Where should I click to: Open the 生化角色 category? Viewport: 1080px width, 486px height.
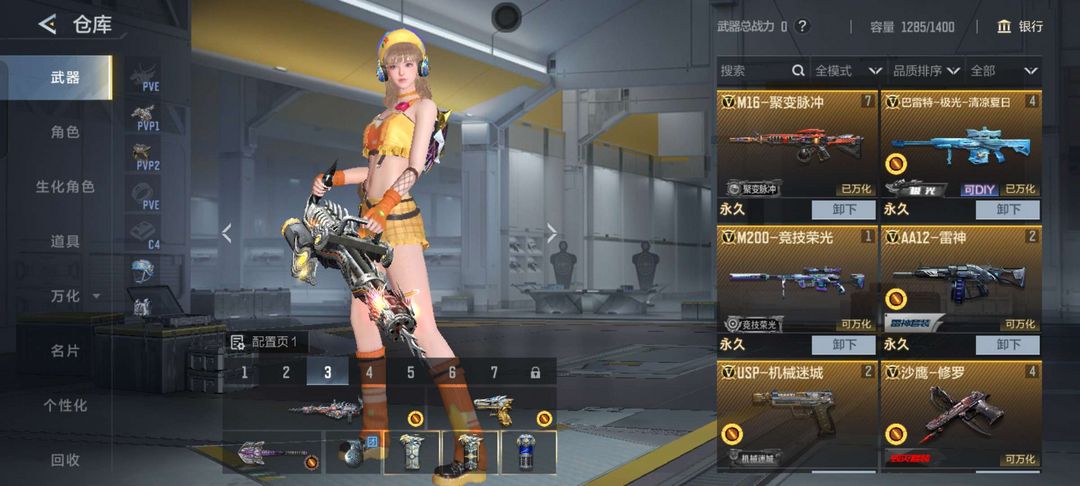click(65, 187)
